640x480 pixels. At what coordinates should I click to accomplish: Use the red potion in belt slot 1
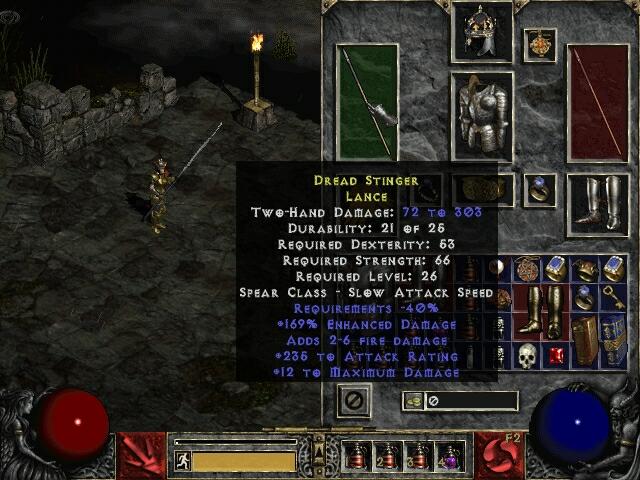point(357,457)
